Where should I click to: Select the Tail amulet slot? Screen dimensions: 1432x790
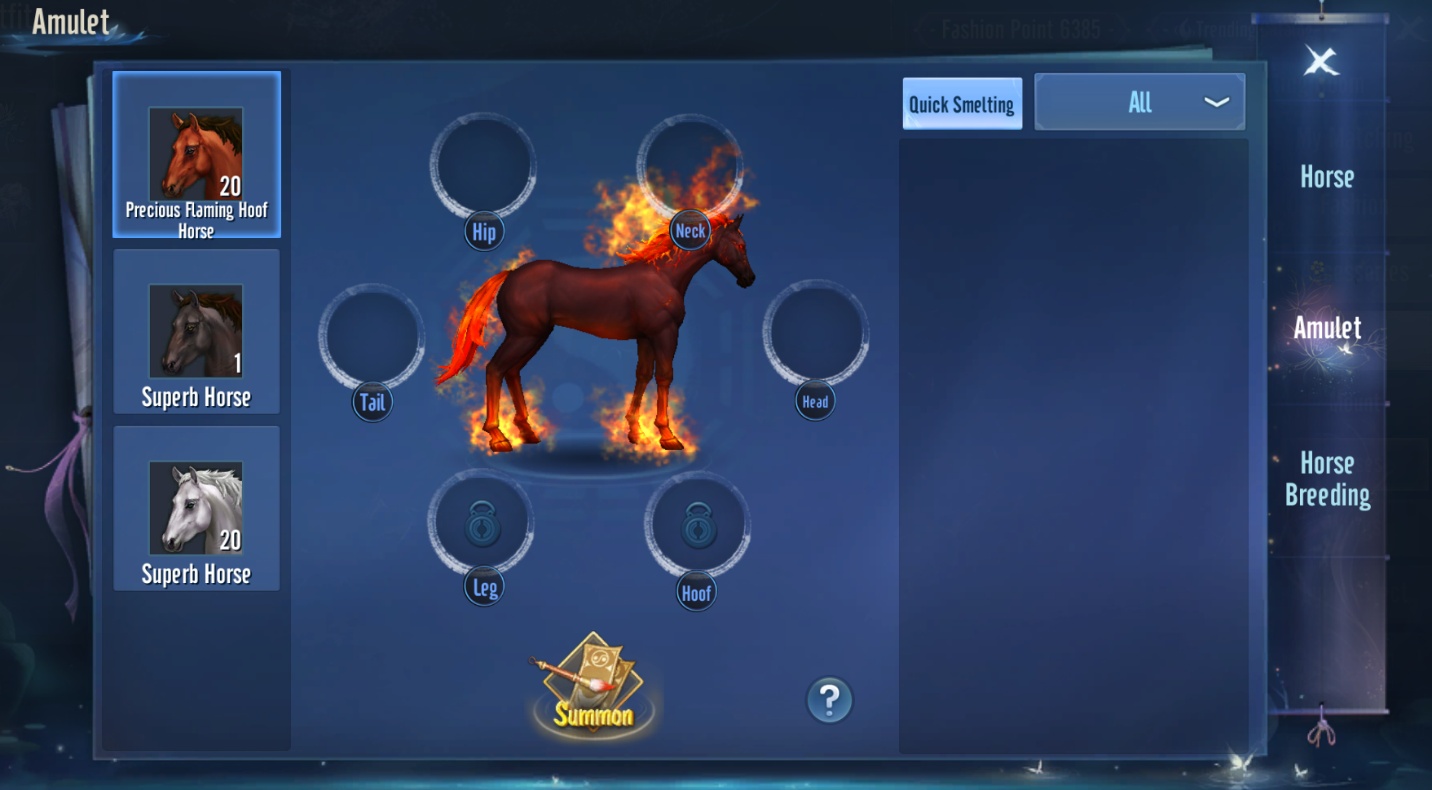[371, 336]
